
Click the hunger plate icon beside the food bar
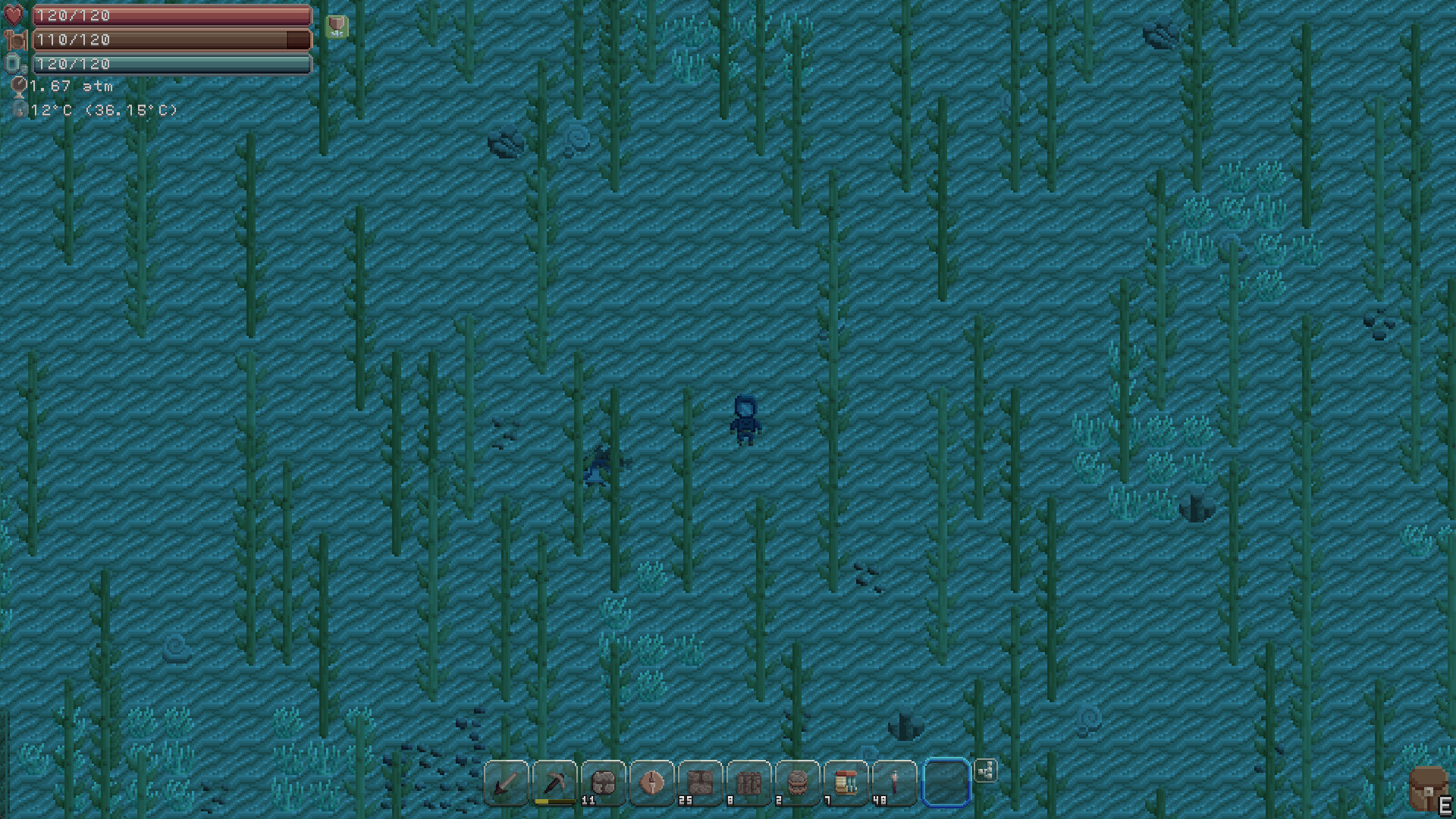coord(15,39)
